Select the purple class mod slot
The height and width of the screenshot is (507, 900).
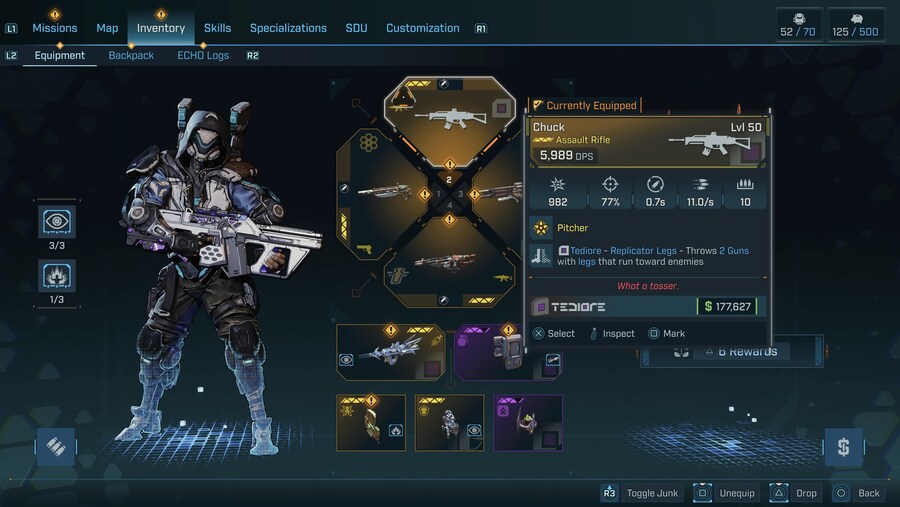(527, 422)
